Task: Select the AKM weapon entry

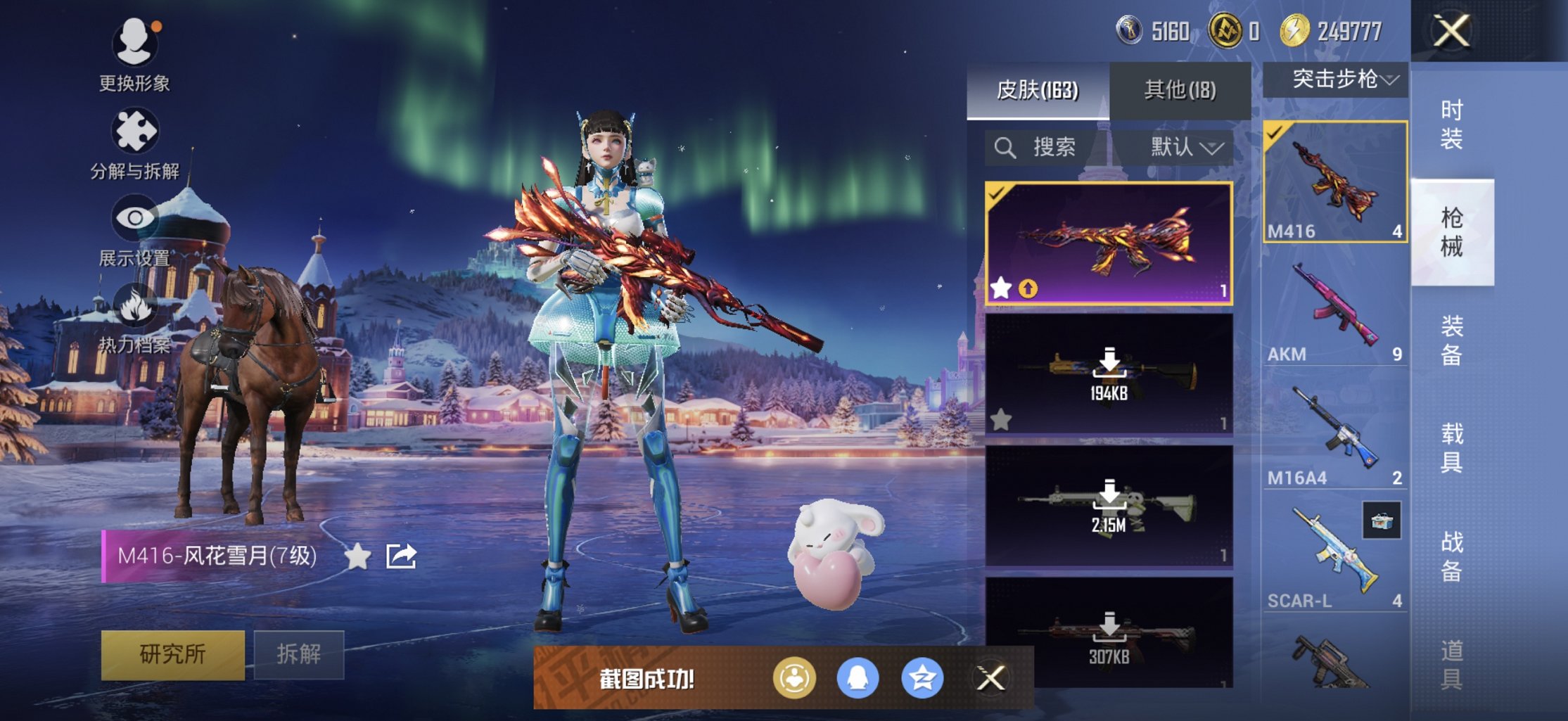Action: point(1334,310)
